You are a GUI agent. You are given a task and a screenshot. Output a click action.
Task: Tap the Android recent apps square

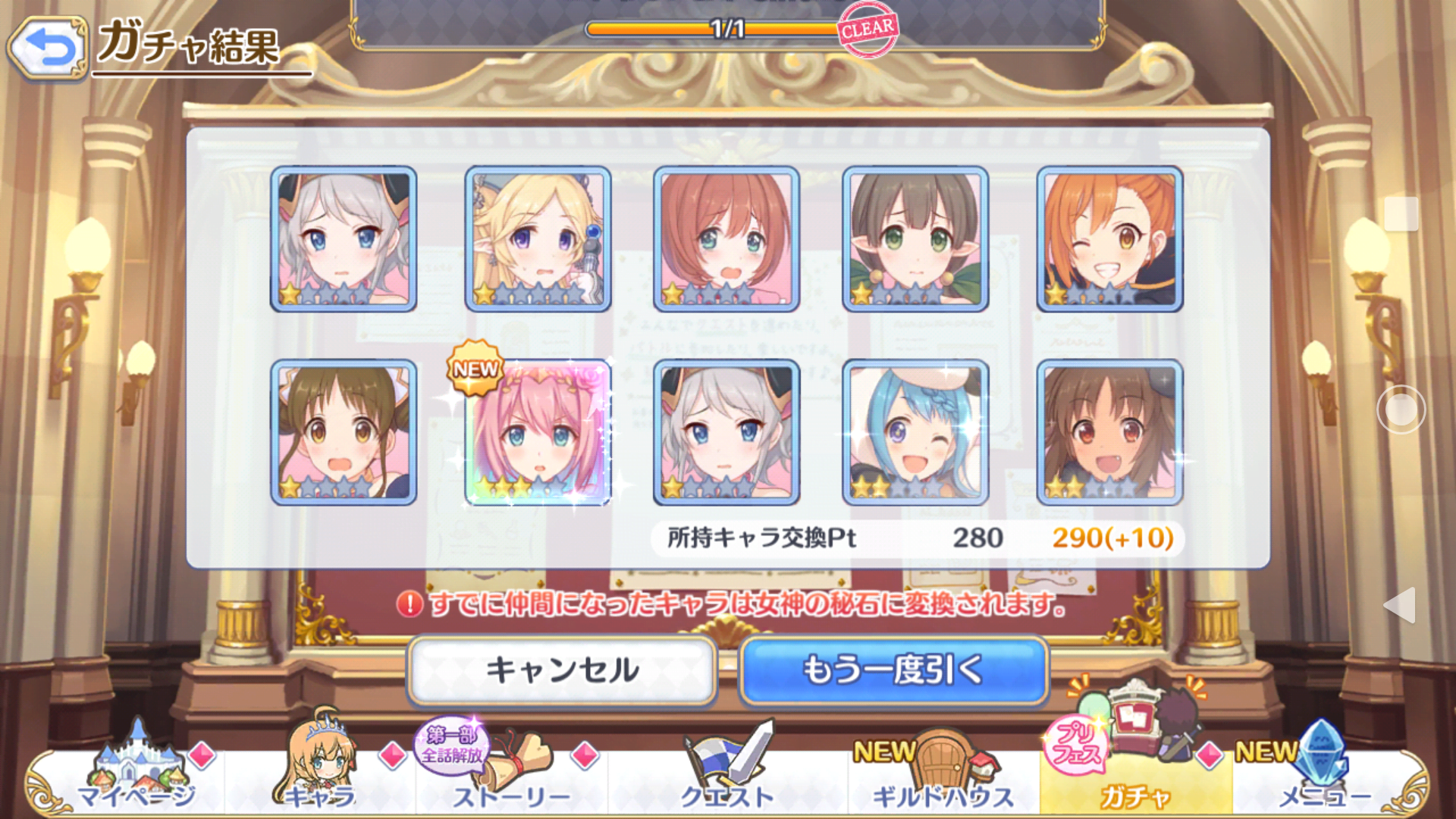(x=1401, y=214)
